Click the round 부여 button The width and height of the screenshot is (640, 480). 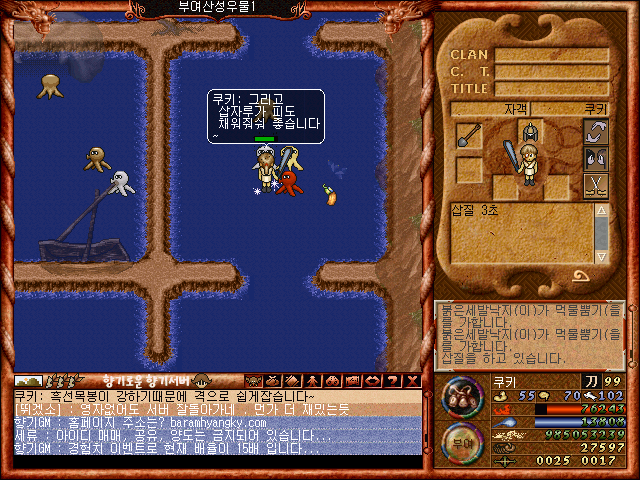[461, 442]
